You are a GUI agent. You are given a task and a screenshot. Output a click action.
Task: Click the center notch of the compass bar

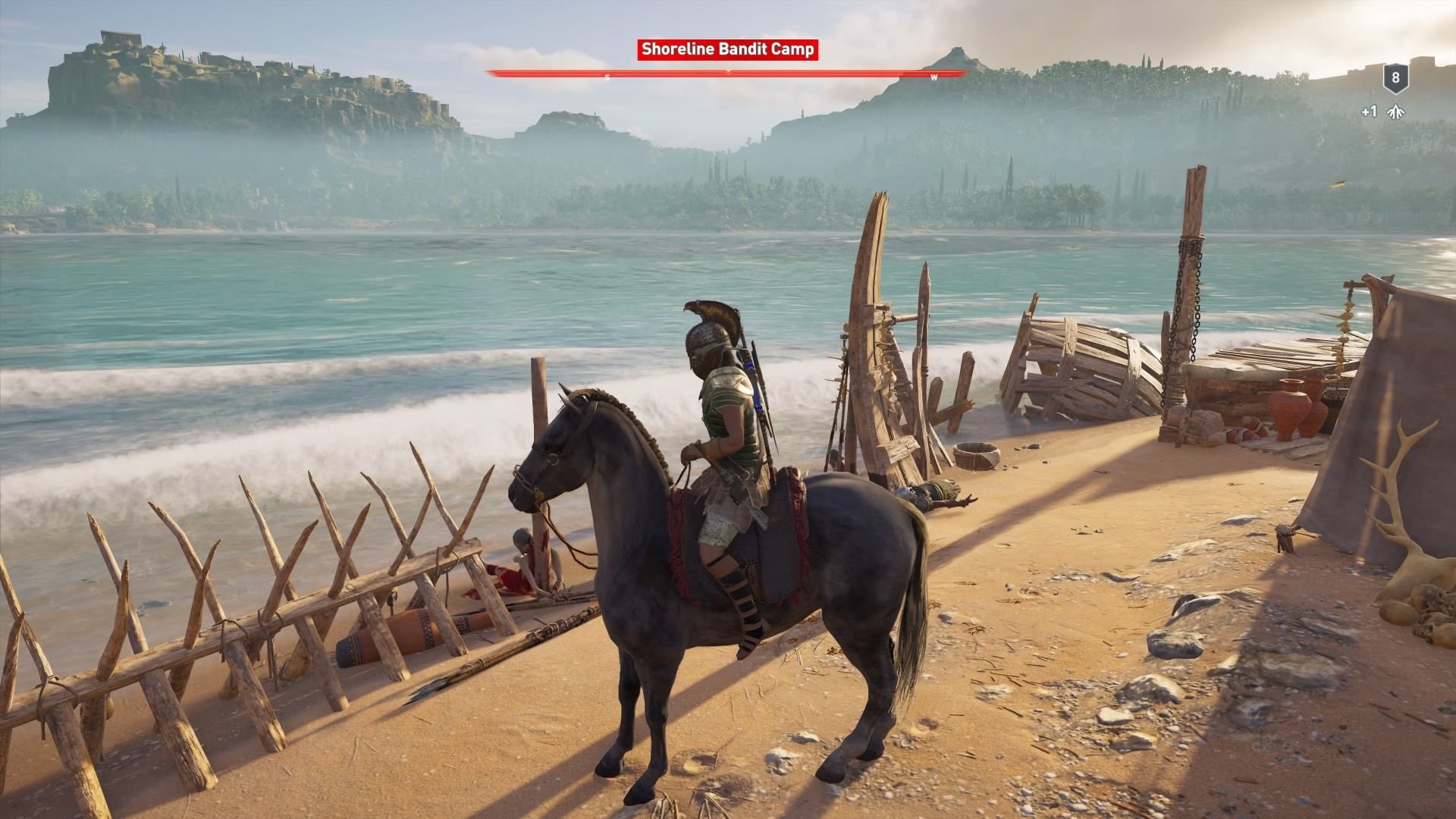(729, 72)
